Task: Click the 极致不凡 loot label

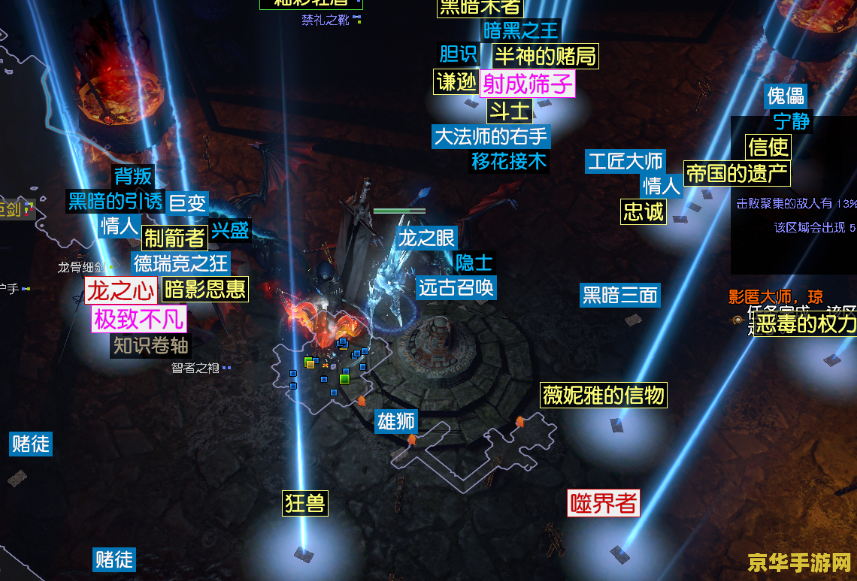Action: 139,319
